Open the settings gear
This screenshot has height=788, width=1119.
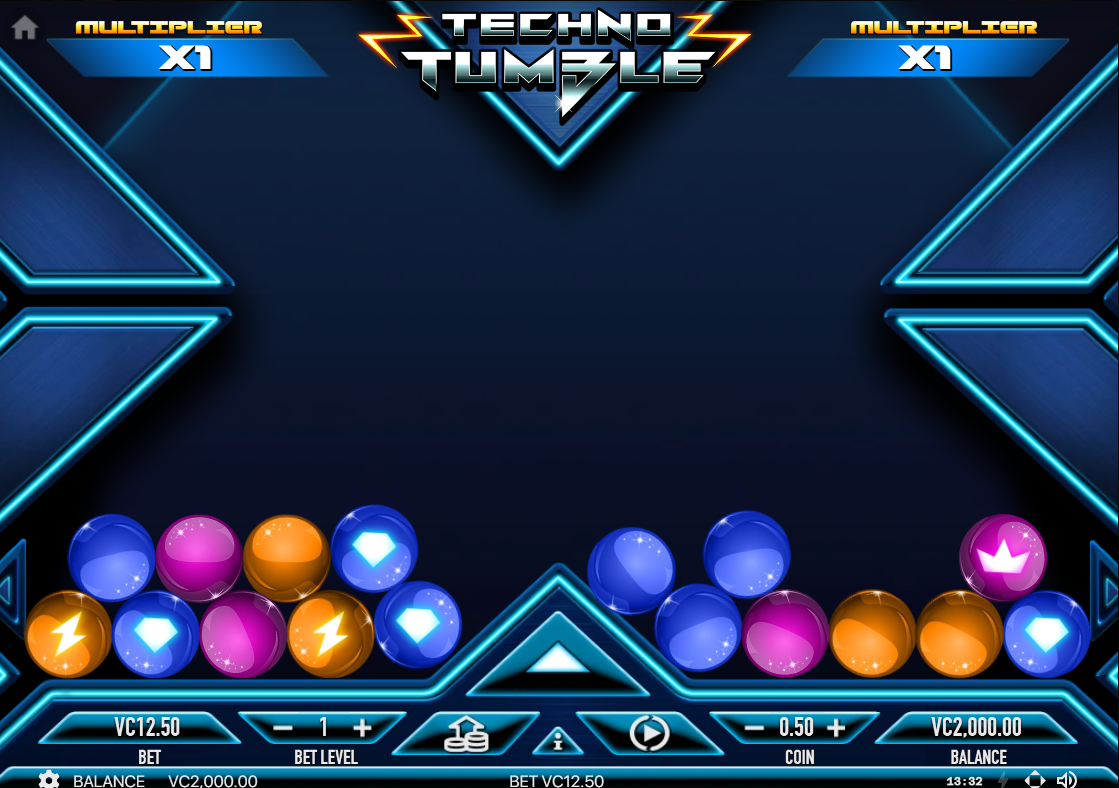click(49, 780)
